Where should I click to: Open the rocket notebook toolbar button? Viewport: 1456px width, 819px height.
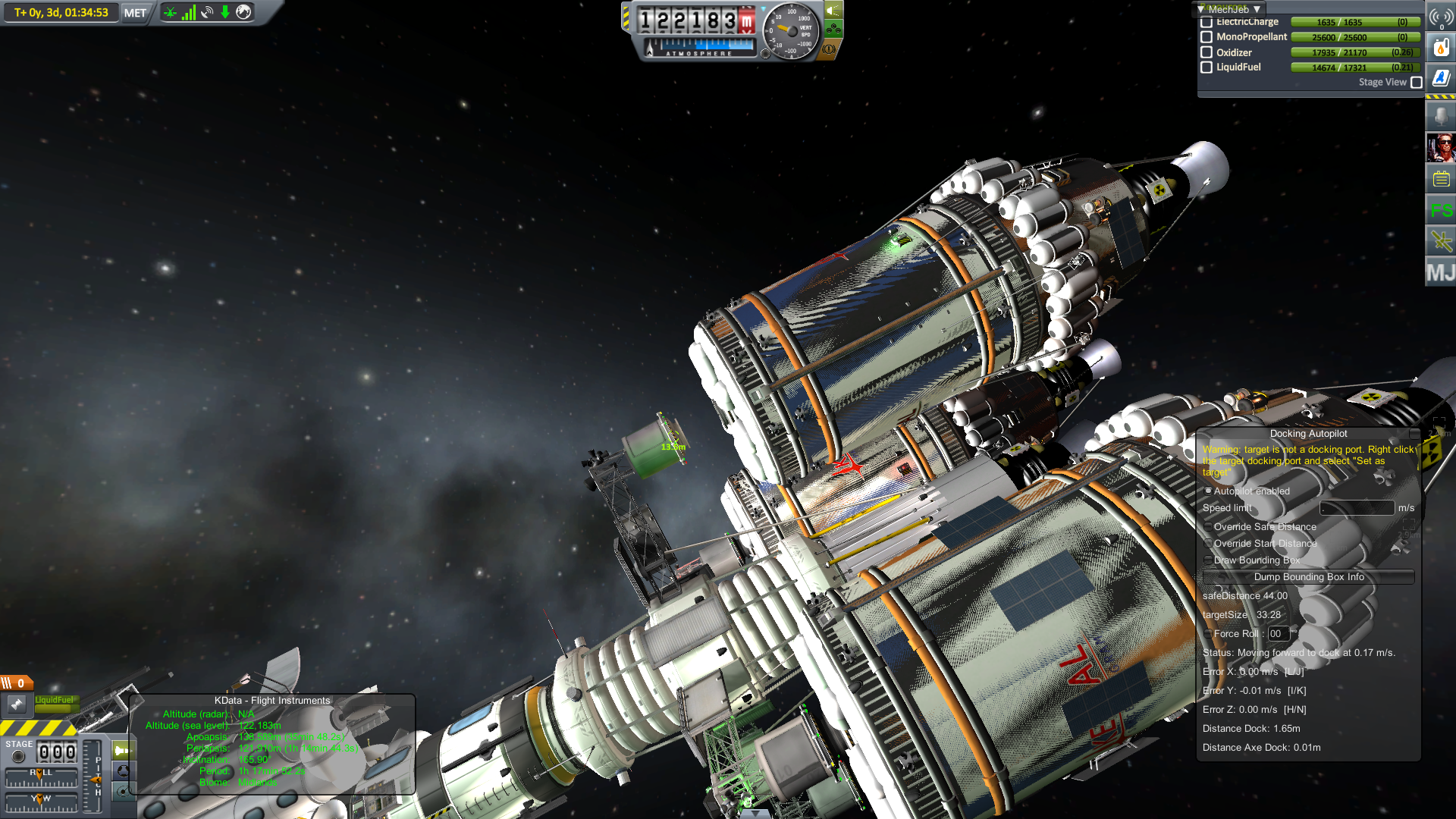pos(1441,77)
